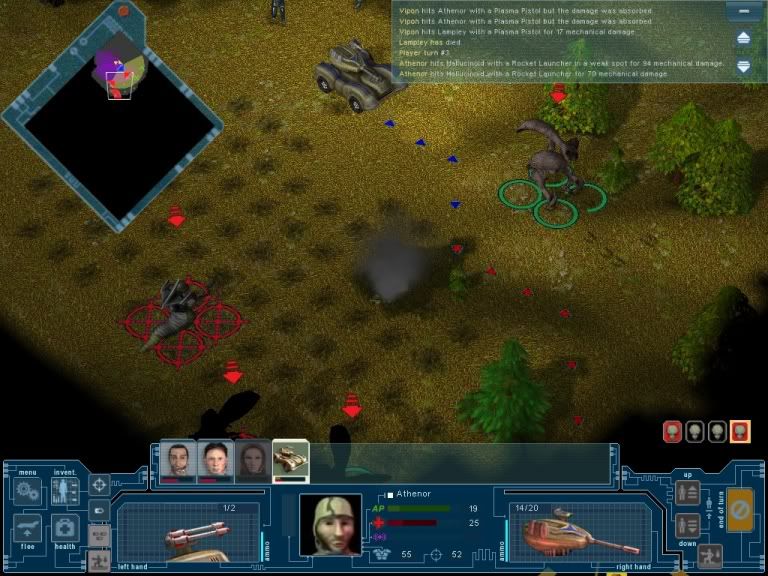Select the first soldier portrait
The height and width of the screenshot is (576, 768).
(x=179, y=459)
